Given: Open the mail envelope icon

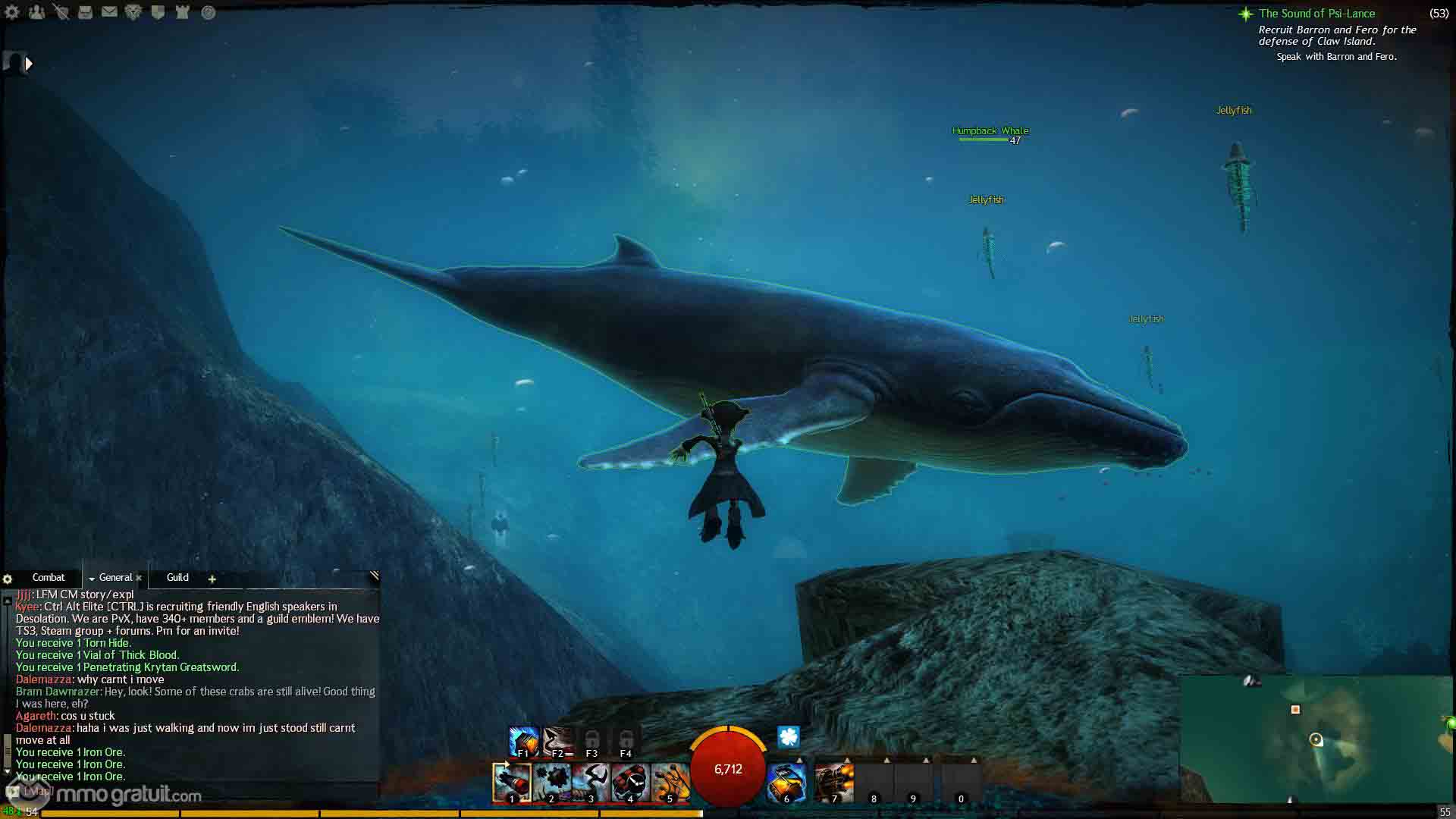Looking at the screenshot, I should click(x=109, y=12).
